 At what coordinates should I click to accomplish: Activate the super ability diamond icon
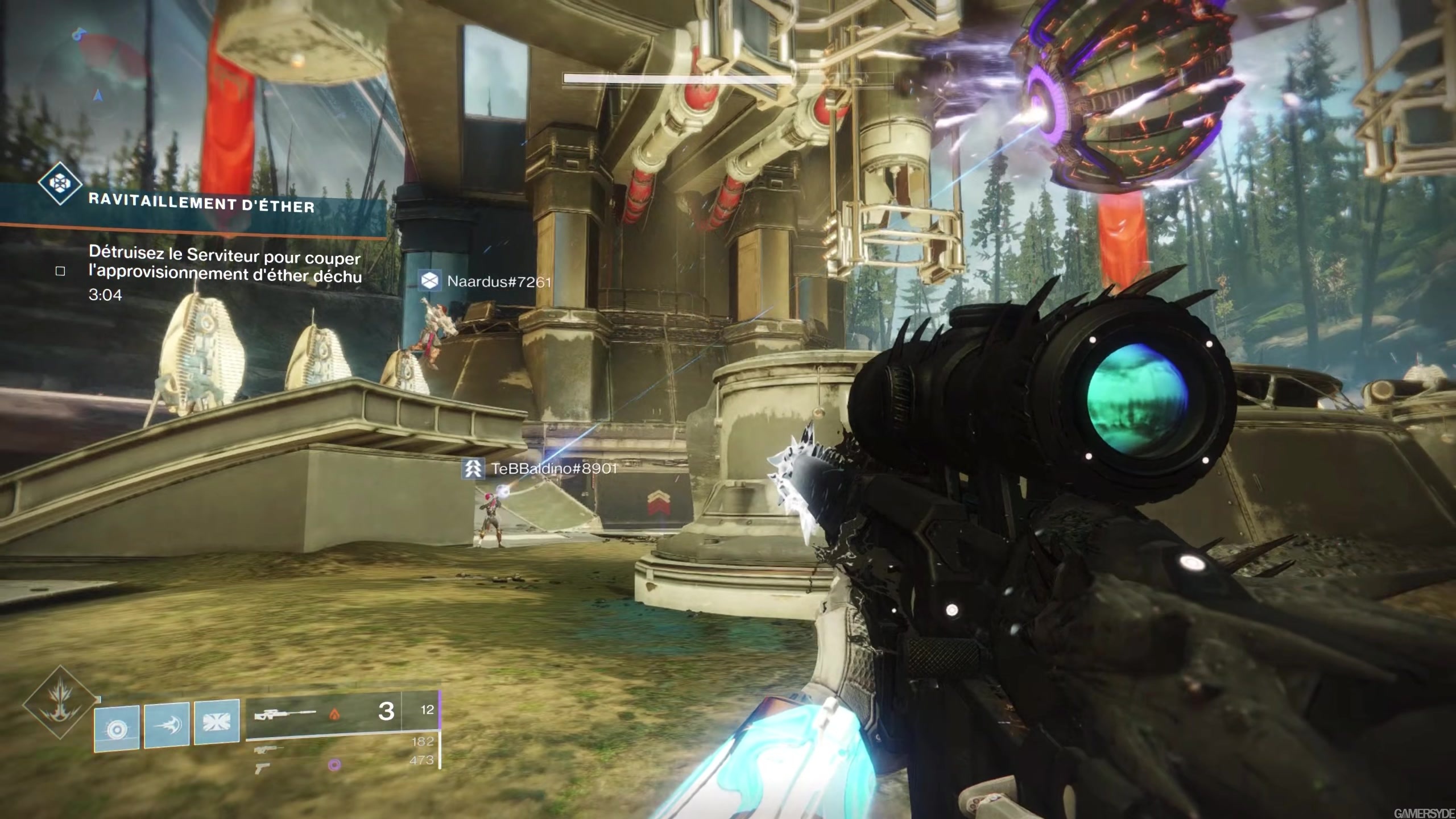tap(60, 704)
